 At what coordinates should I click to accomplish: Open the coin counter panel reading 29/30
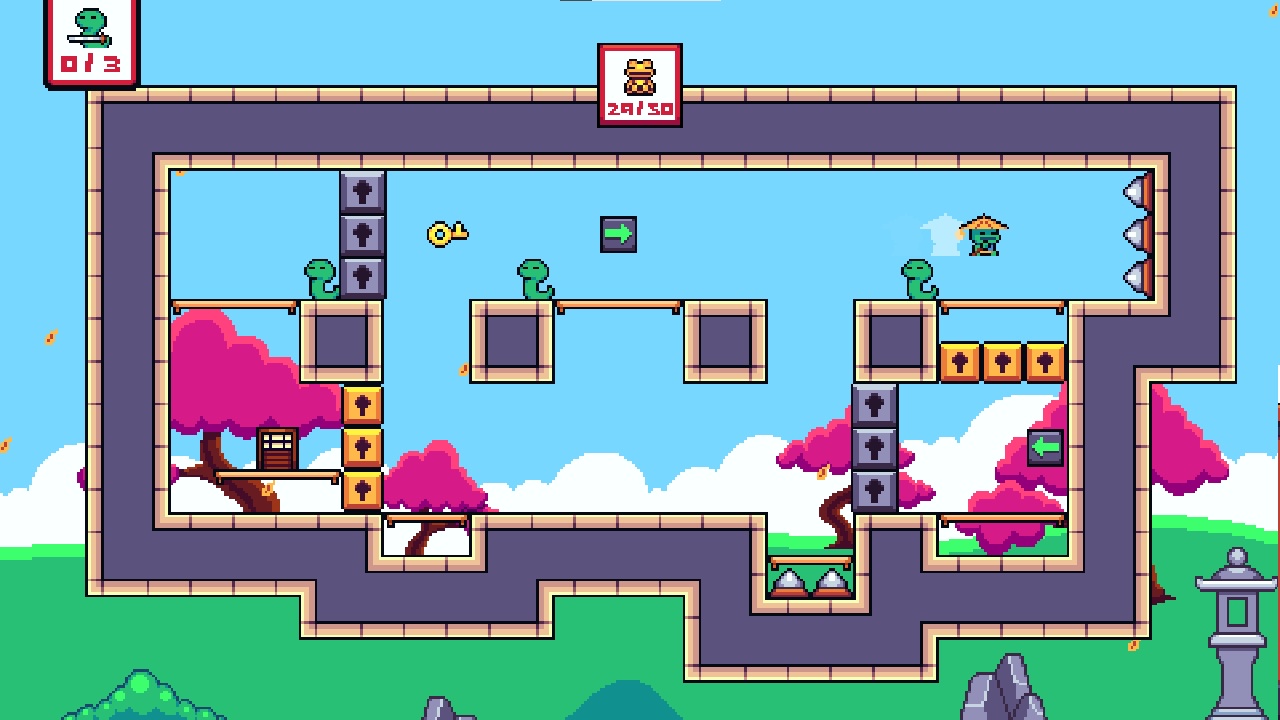tap(640, 85)
